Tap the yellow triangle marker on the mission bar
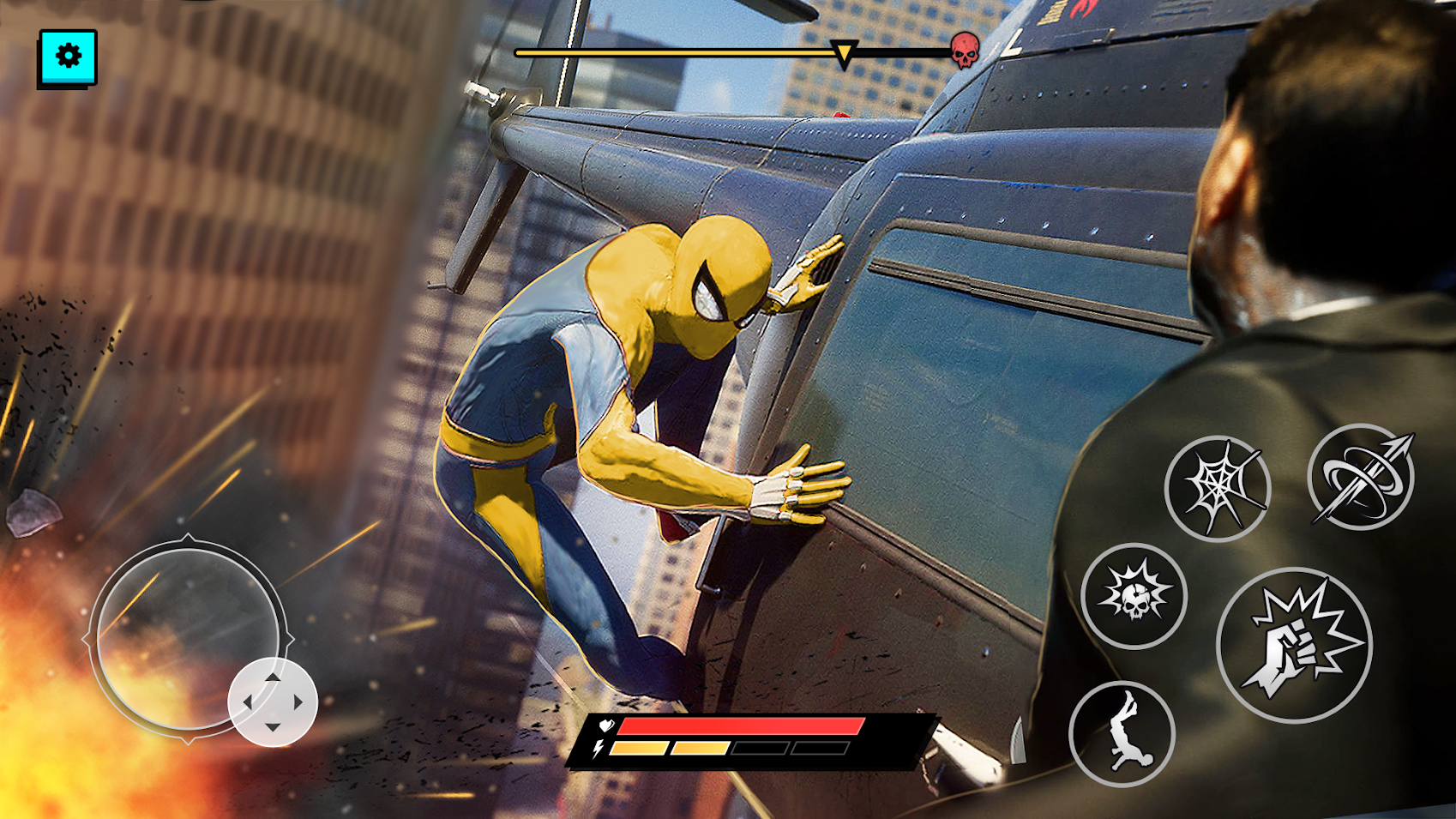Image resolution: width=1456 pixels, height=819 pixels. point(844,53)
